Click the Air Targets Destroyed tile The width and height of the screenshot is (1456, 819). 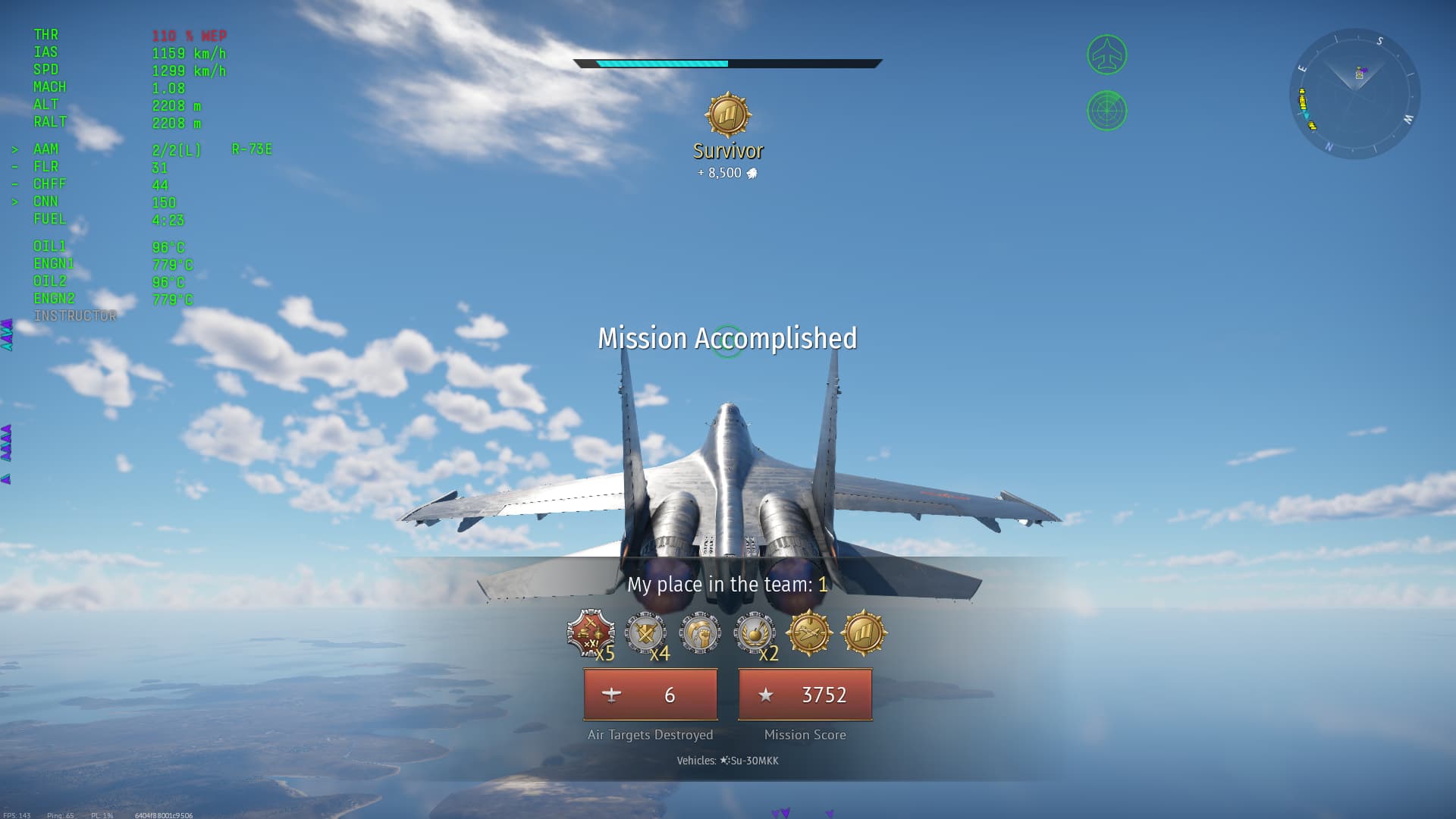click(x=650, y=695)
